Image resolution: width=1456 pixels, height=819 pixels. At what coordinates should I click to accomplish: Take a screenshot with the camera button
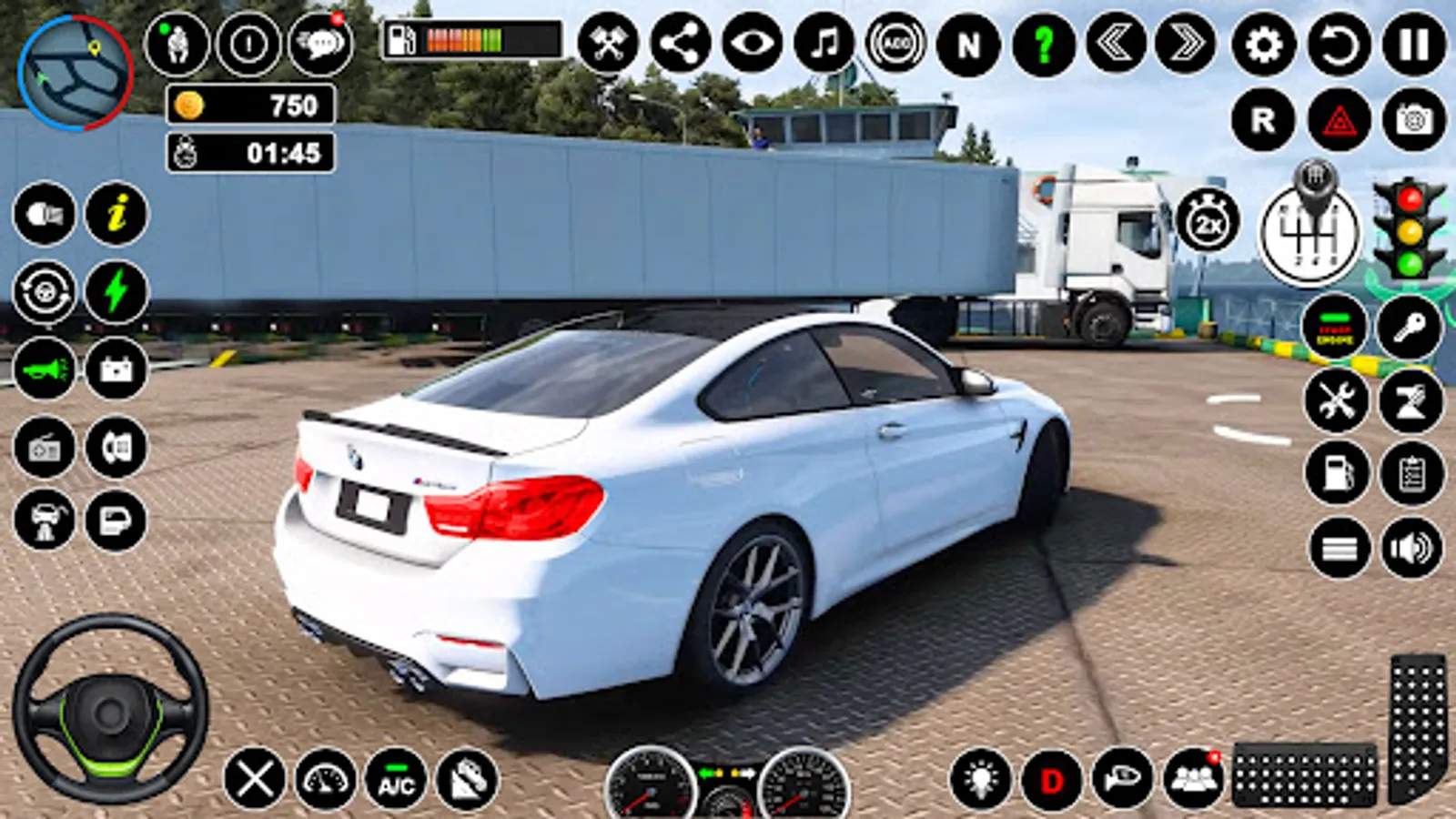(x=1413, y=120)
